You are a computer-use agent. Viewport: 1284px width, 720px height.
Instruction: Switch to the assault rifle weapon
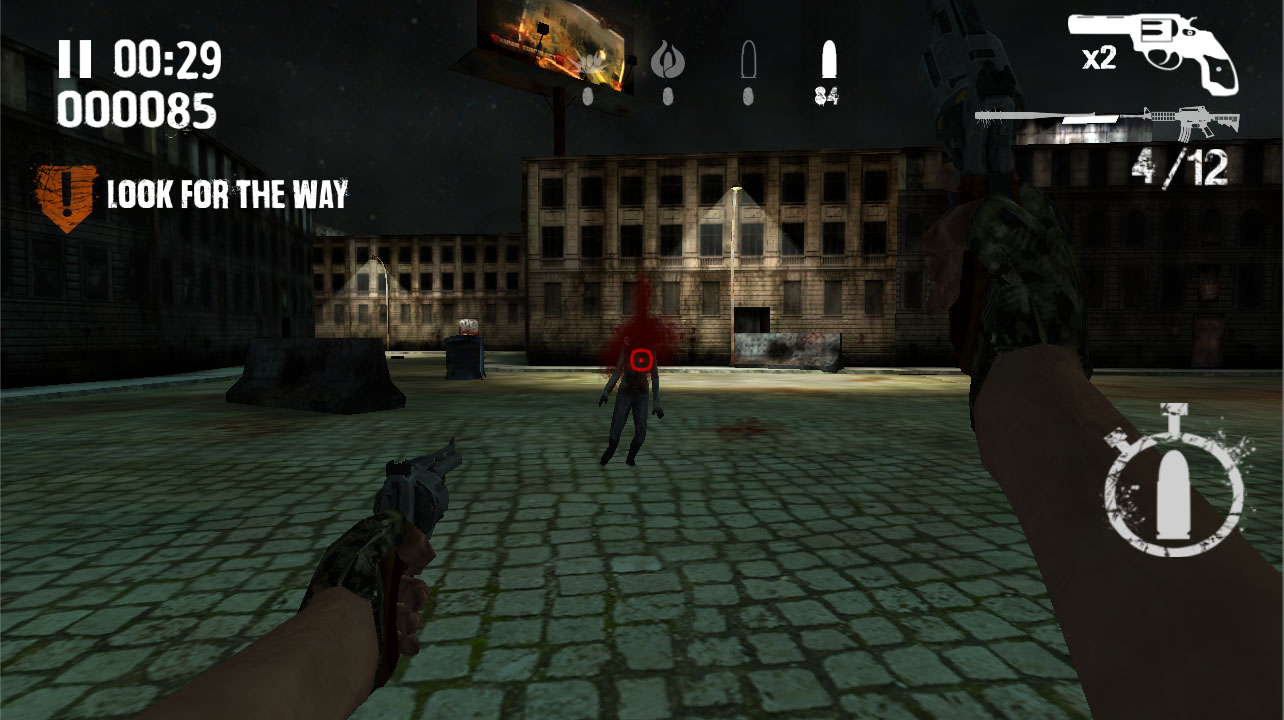click(1193, 123)
